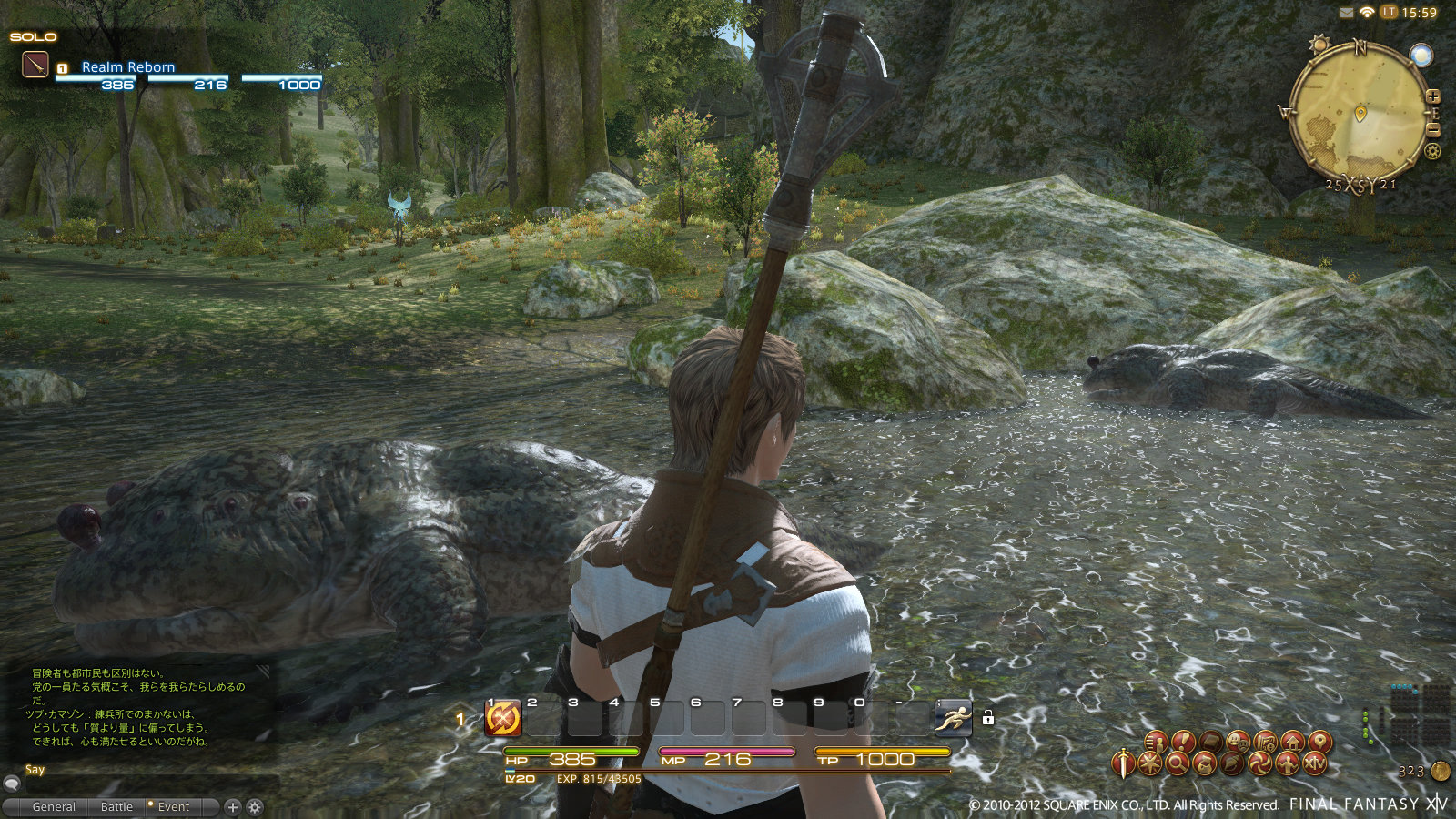Open the XIV system menu
Image resolution: width=1456 pixels, height=819 pixels.
(x=1315, y=763)
